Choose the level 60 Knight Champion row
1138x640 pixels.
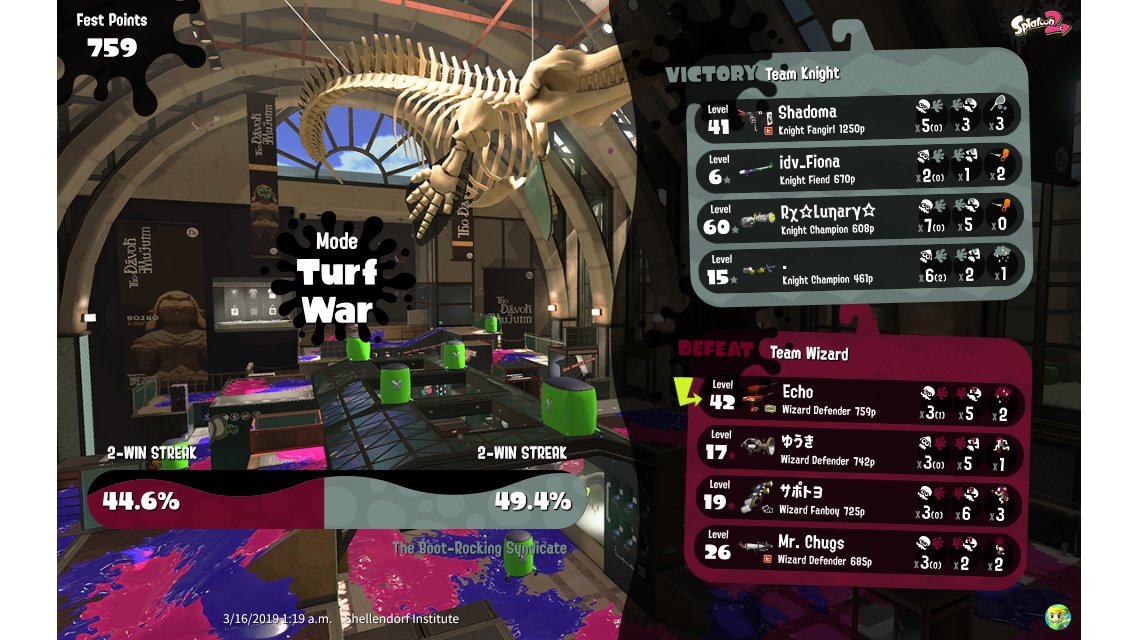click(x=860, y=218)
